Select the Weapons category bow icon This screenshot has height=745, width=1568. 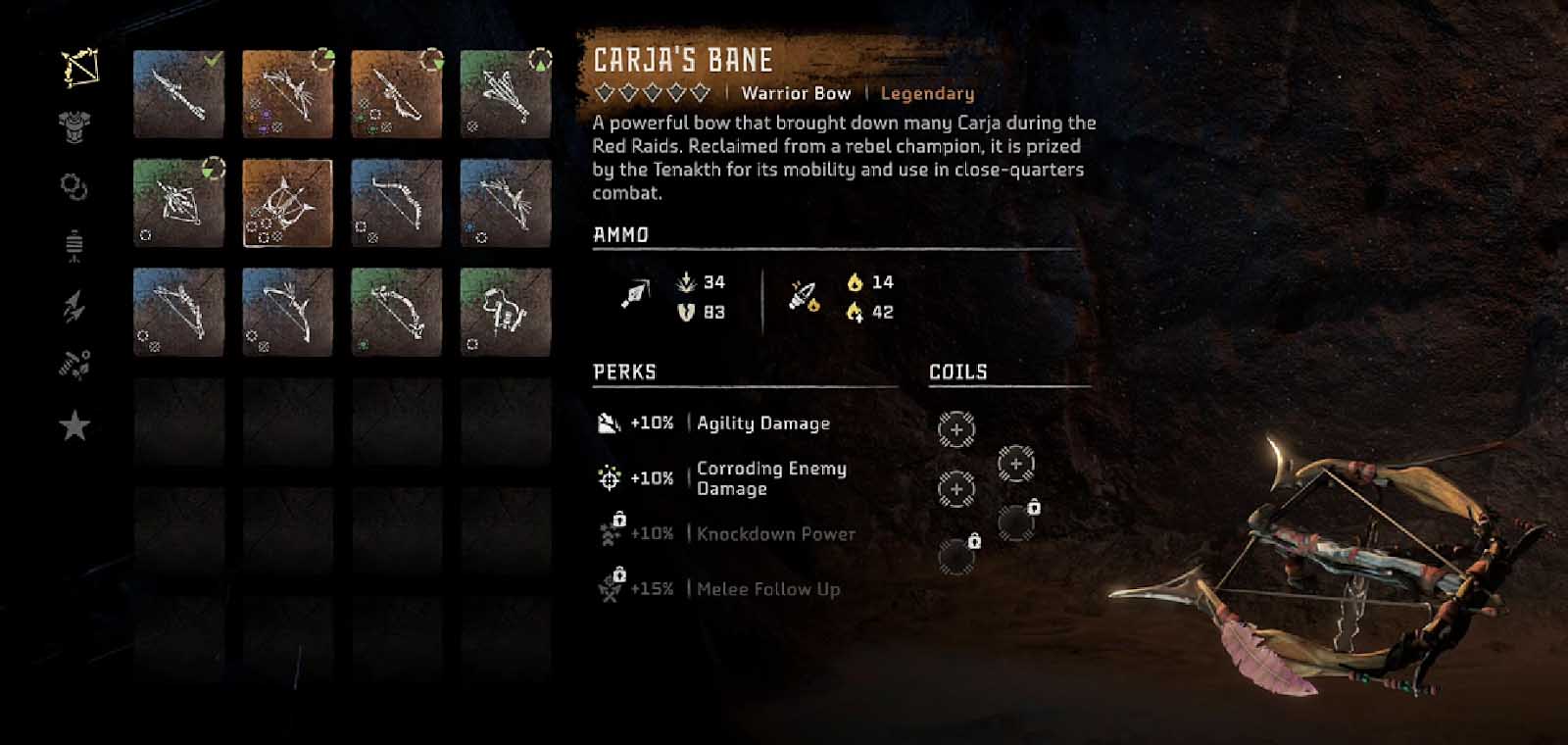coord(78,67)
